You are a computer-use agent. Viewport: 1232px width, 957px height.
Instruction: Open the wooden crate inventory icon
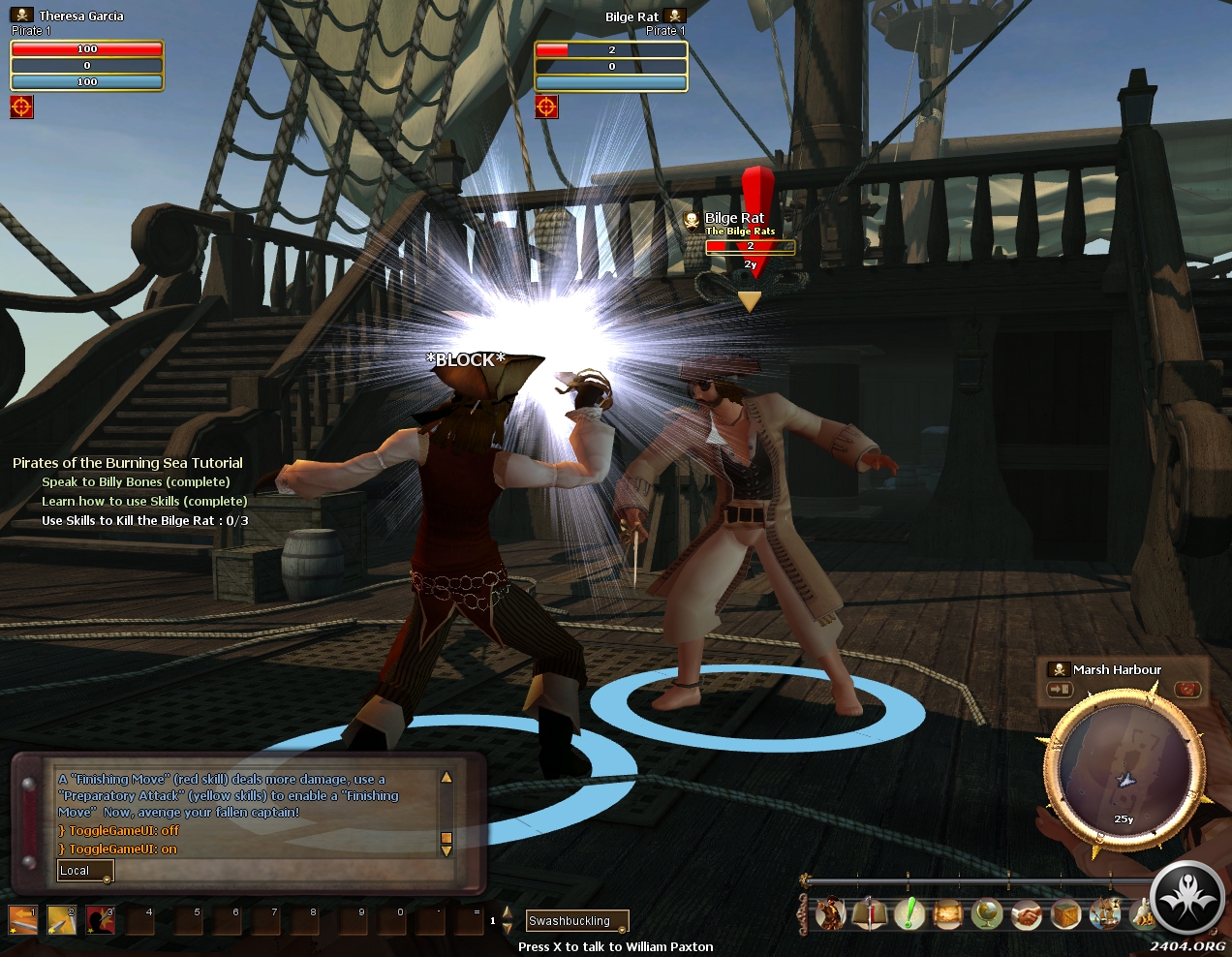pos(1065,913)
